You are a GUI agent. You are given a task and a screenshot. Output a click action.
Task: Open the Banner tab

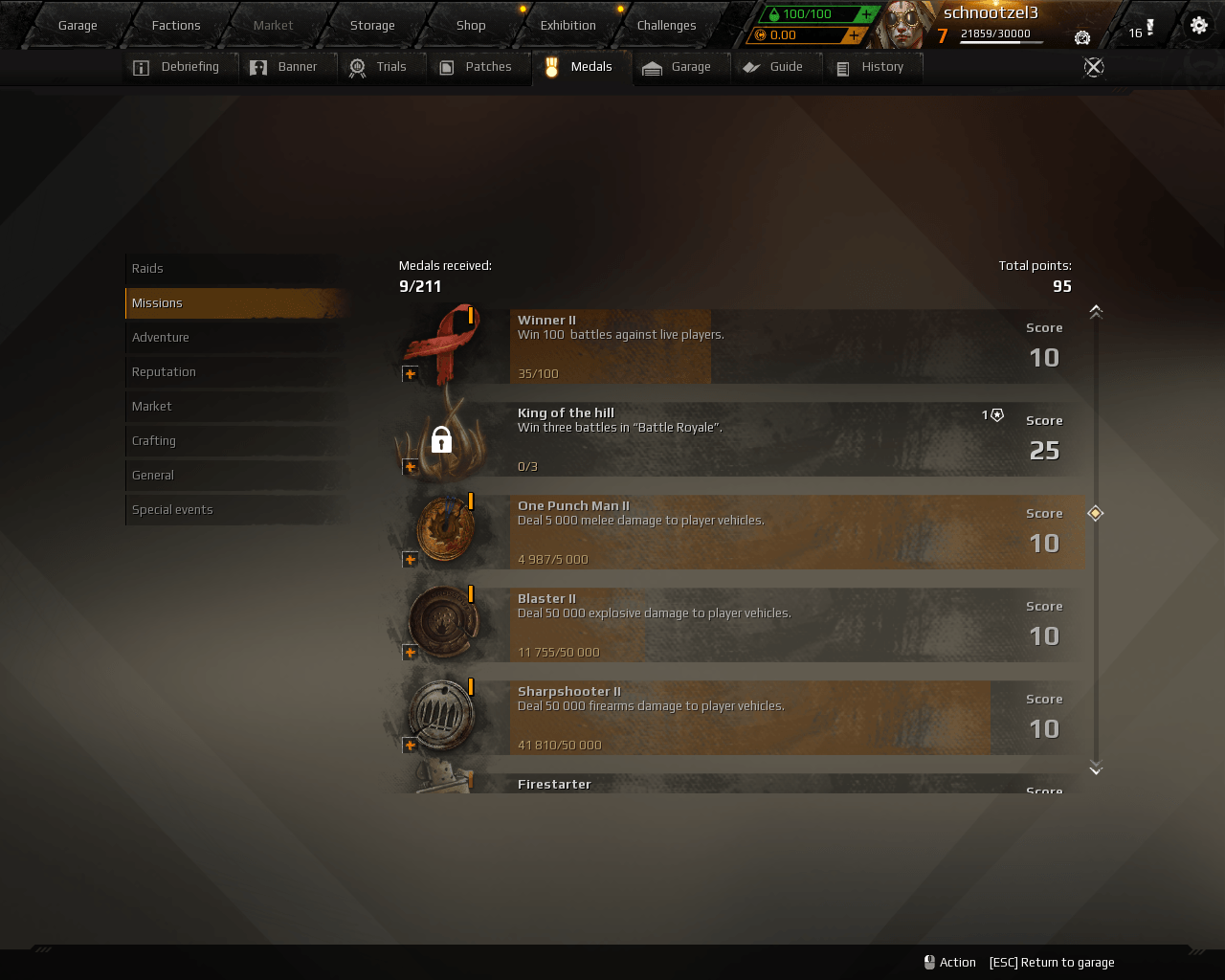pyautogui.click(x=285, y=67)
